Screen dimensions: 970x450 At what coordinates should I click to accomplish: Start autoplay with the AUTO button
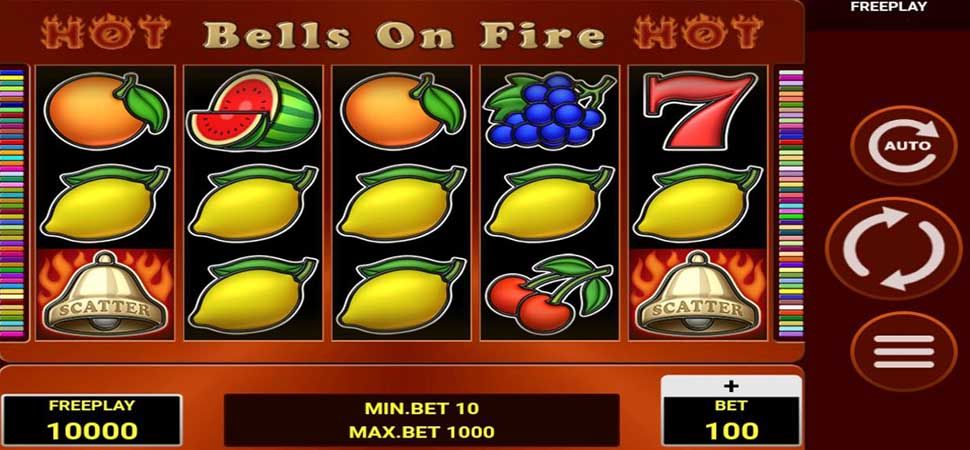904,146
